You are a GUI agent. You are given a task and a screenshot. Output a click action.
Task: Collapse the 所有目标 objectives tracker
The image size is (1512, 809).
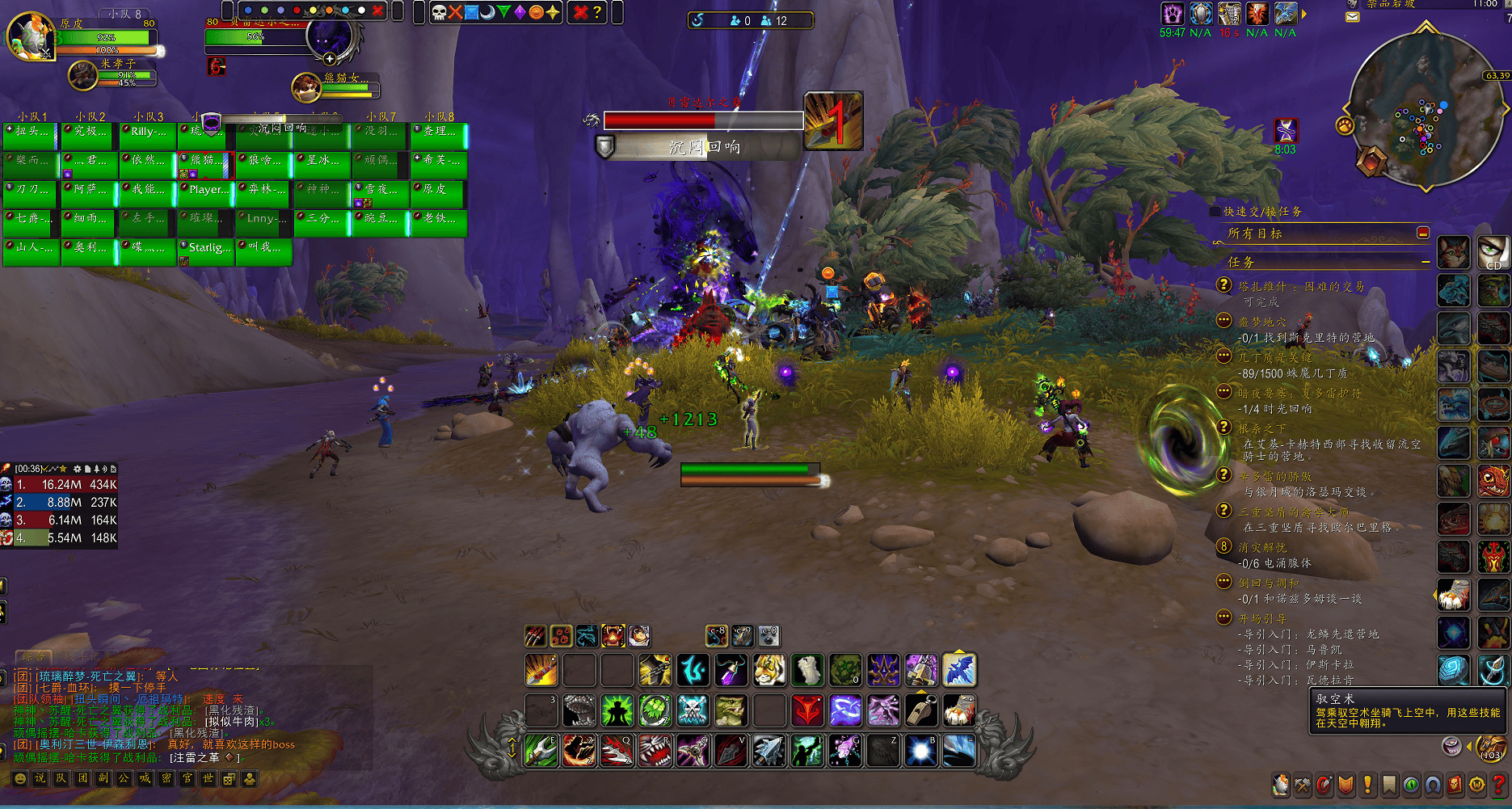(1423, 233)
